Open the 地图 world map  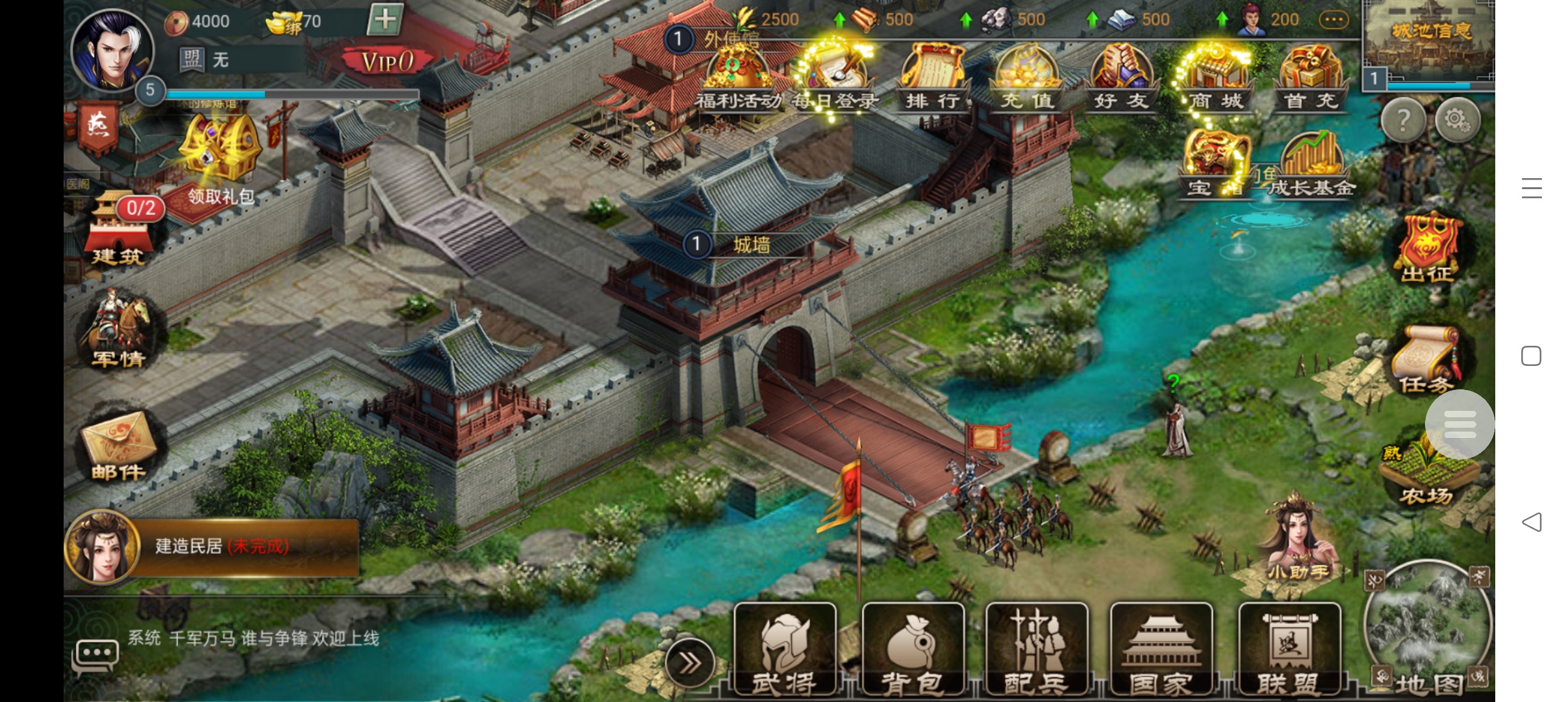point(1427,630)
